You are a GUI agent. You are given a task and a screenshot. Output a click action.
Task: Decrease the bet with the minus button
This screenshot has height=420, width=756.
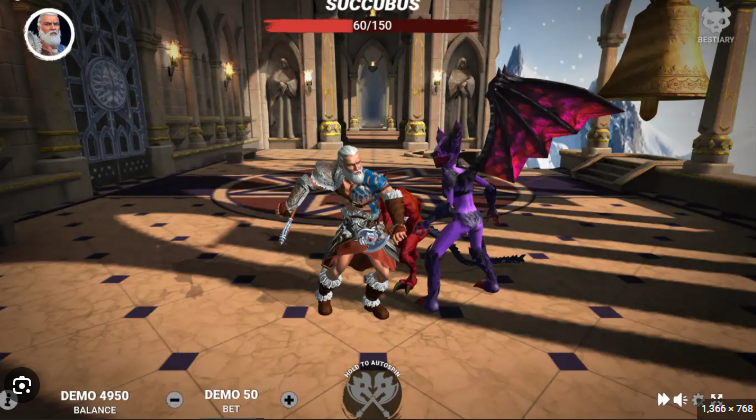[x=174, y=399]
